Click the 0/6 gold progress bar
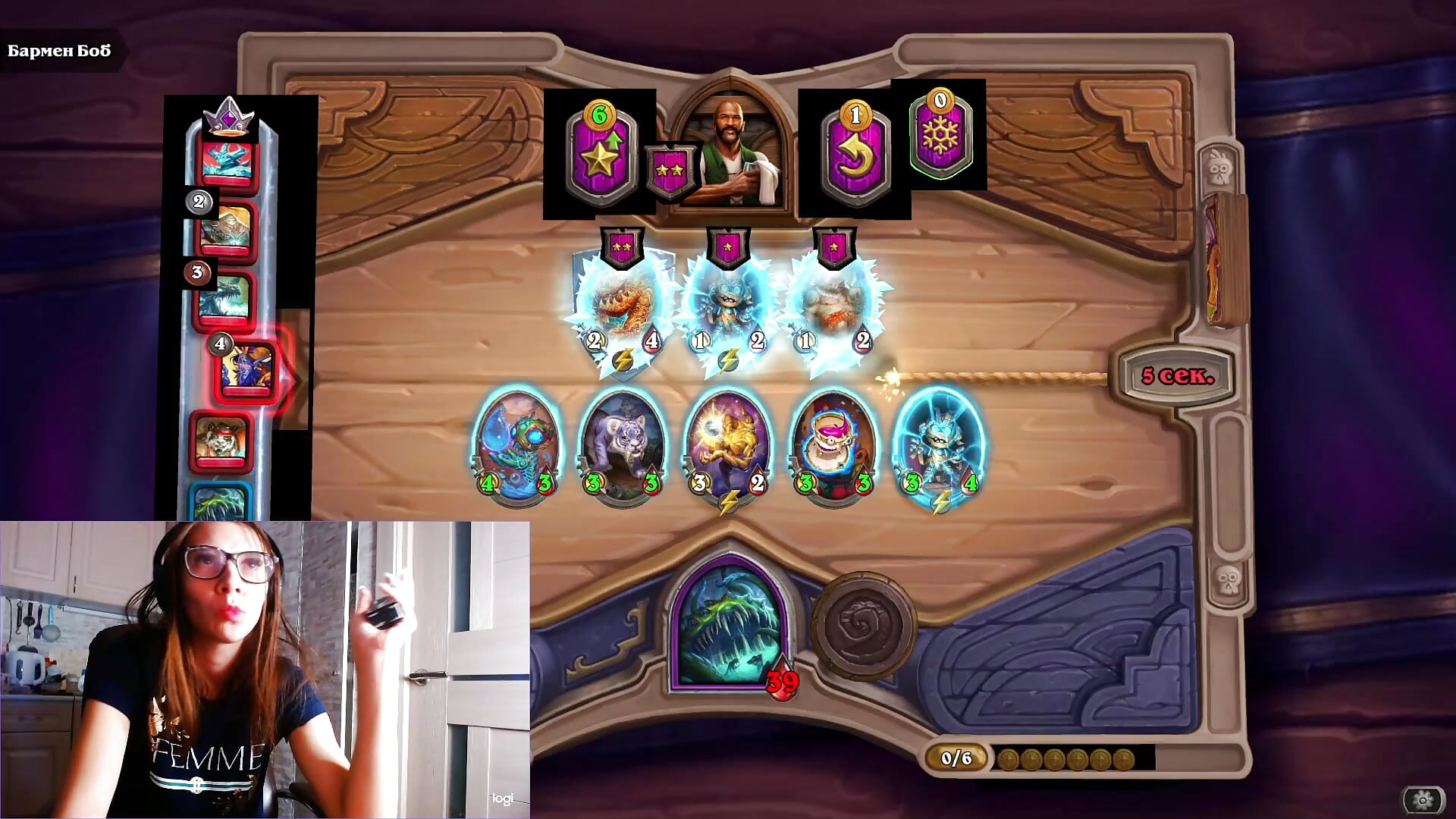 tap(955, 756)
